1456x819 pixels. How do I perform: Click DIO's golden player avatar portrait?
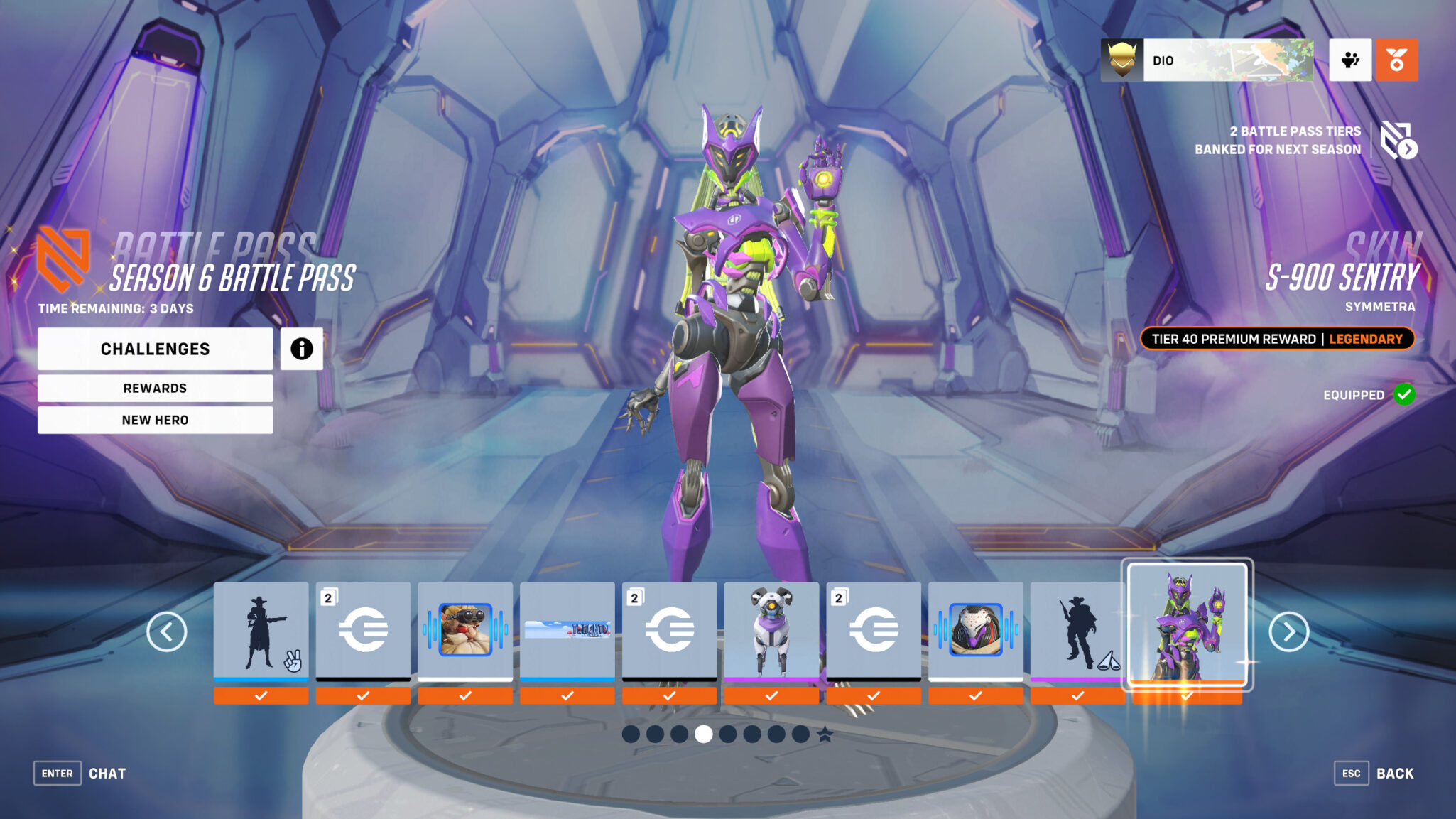[x=1122, y=60]
